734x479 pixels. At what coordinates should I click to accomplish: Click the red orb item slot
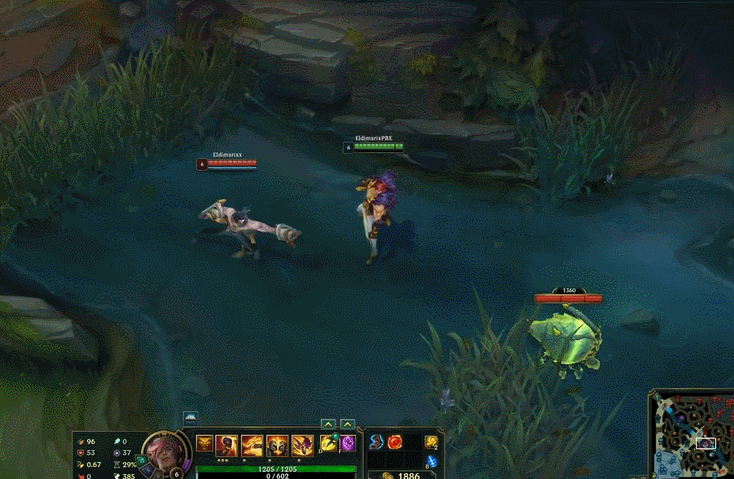pyautogui.click(x=395, y=442)
